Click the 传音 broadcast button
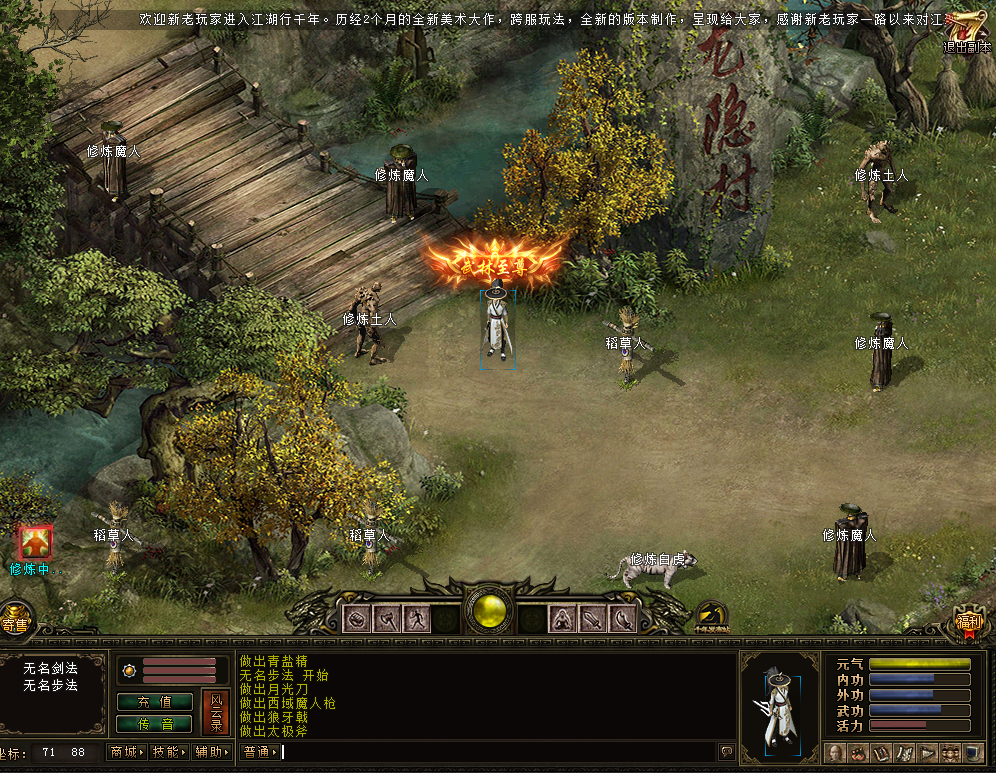 154,723
